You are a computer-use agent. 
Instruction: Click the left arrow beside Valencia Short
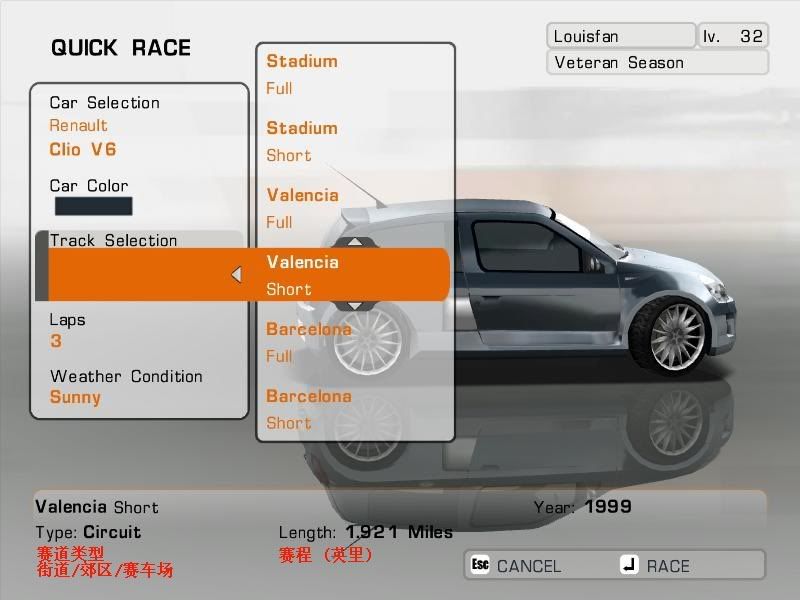[237, 274]
